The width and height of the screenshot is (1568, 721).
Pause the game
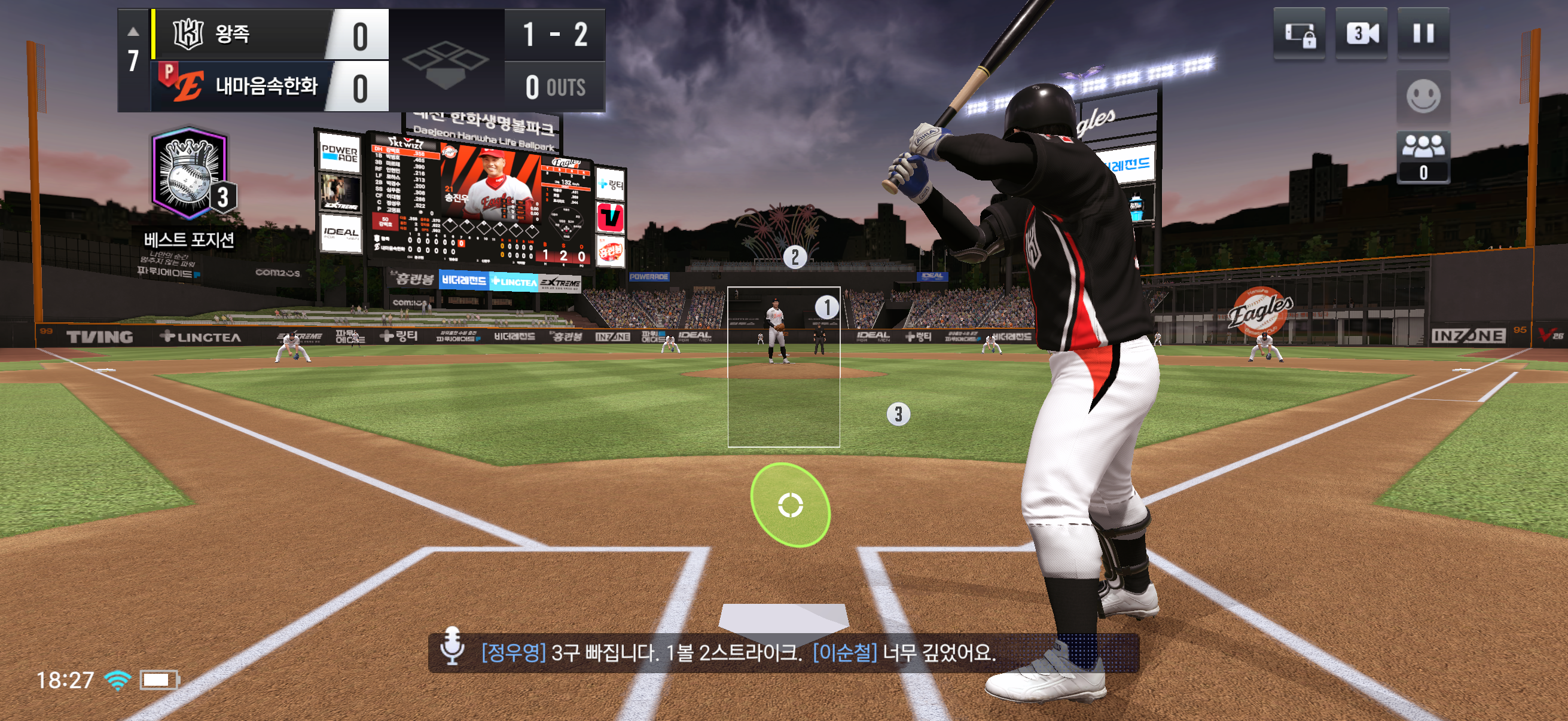coord(1423,33)
